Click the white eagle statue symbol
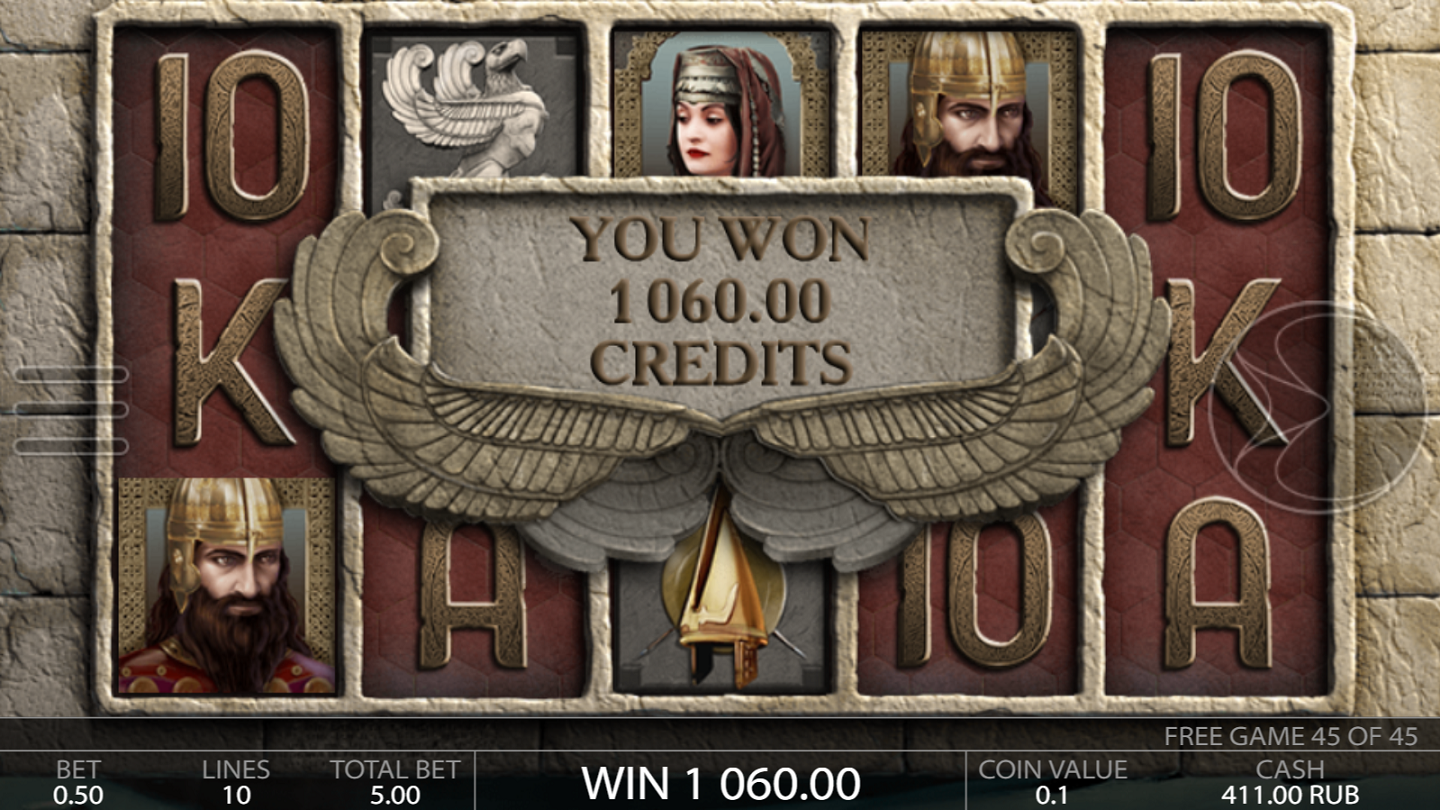 [460, 110]
